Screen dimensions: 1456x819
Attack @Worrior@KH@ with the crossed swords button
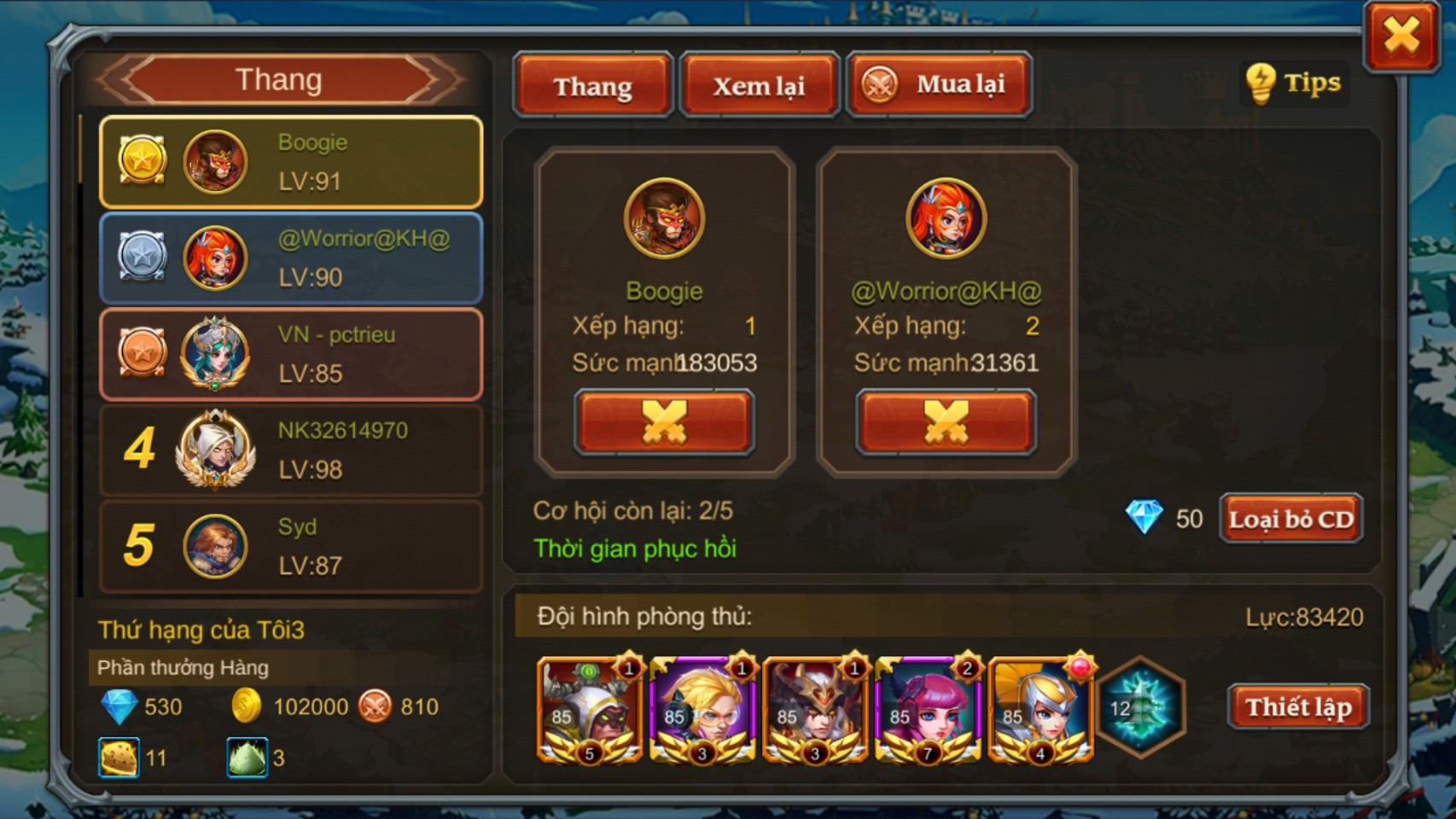[946, 422]
